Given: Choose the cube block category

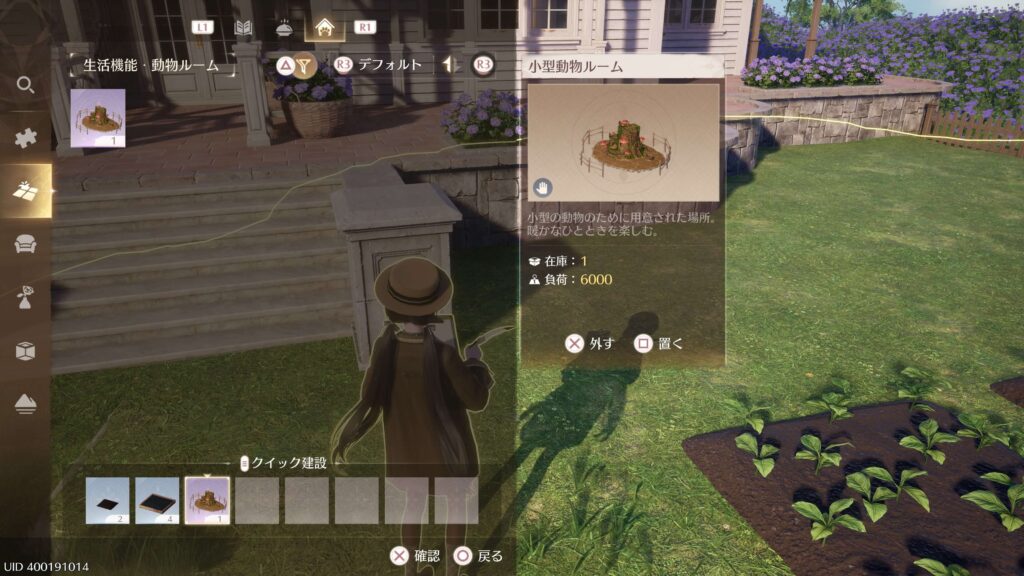Looking at the screenshot, I should pos(26,350).
